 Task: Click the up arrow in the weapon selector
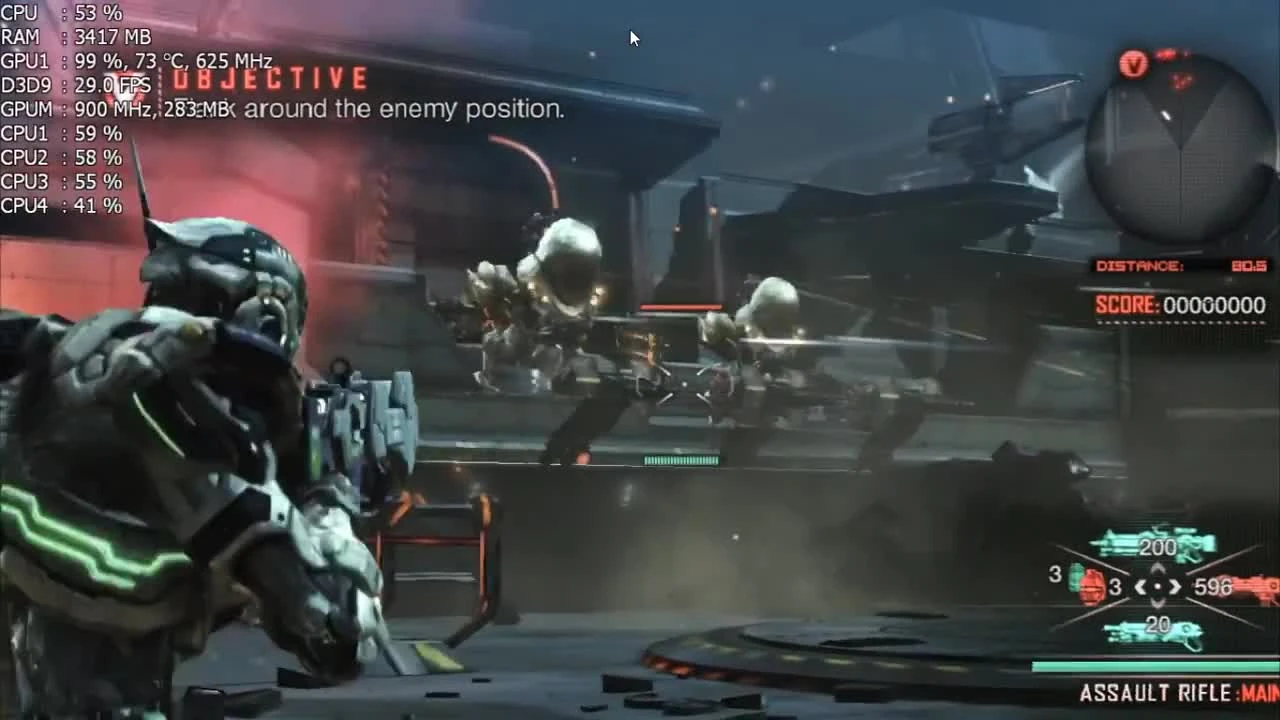click(1158, 567)
